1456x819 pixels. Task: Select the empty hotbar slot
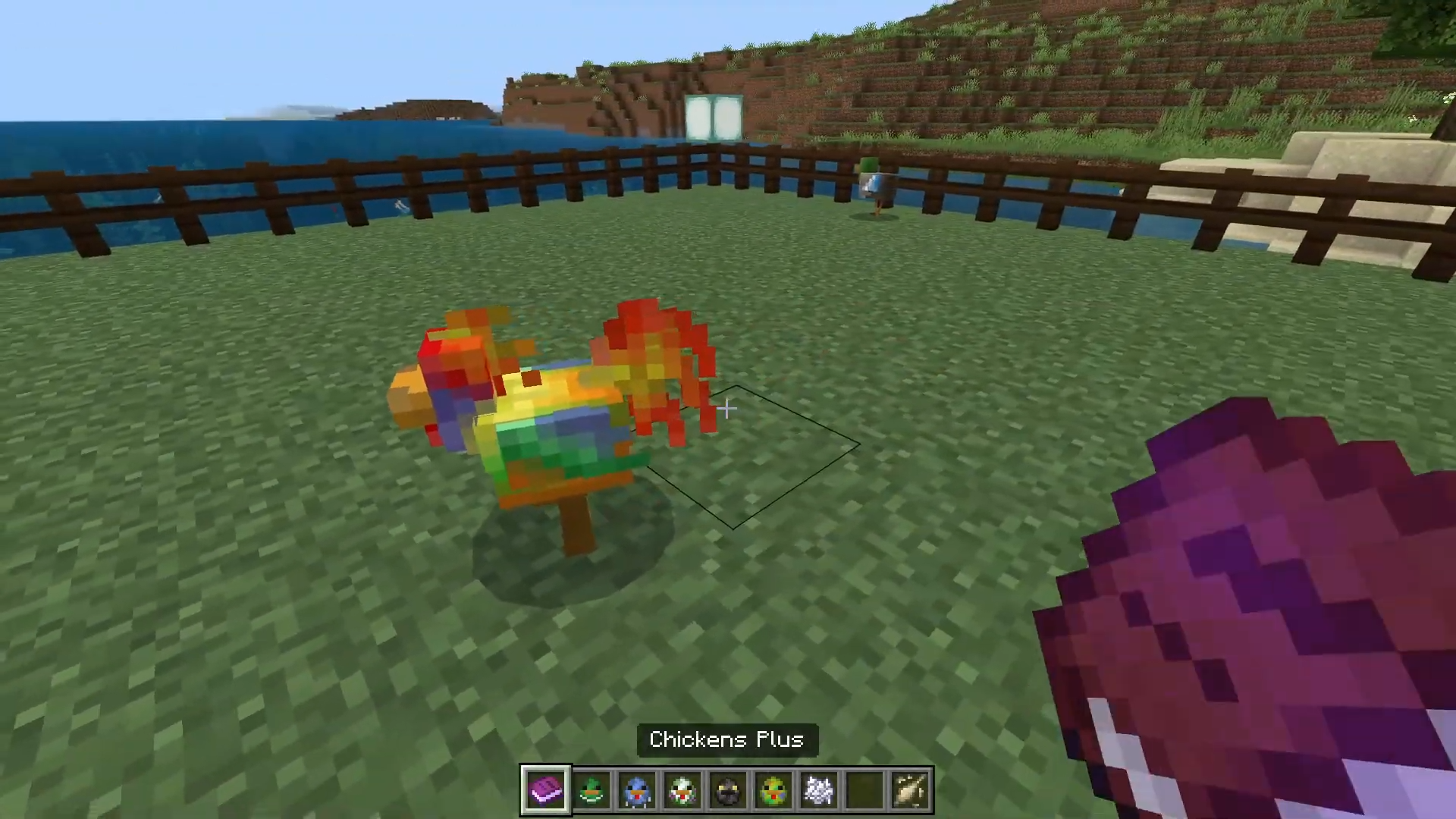pyautogui.click(x=865, y=790)
